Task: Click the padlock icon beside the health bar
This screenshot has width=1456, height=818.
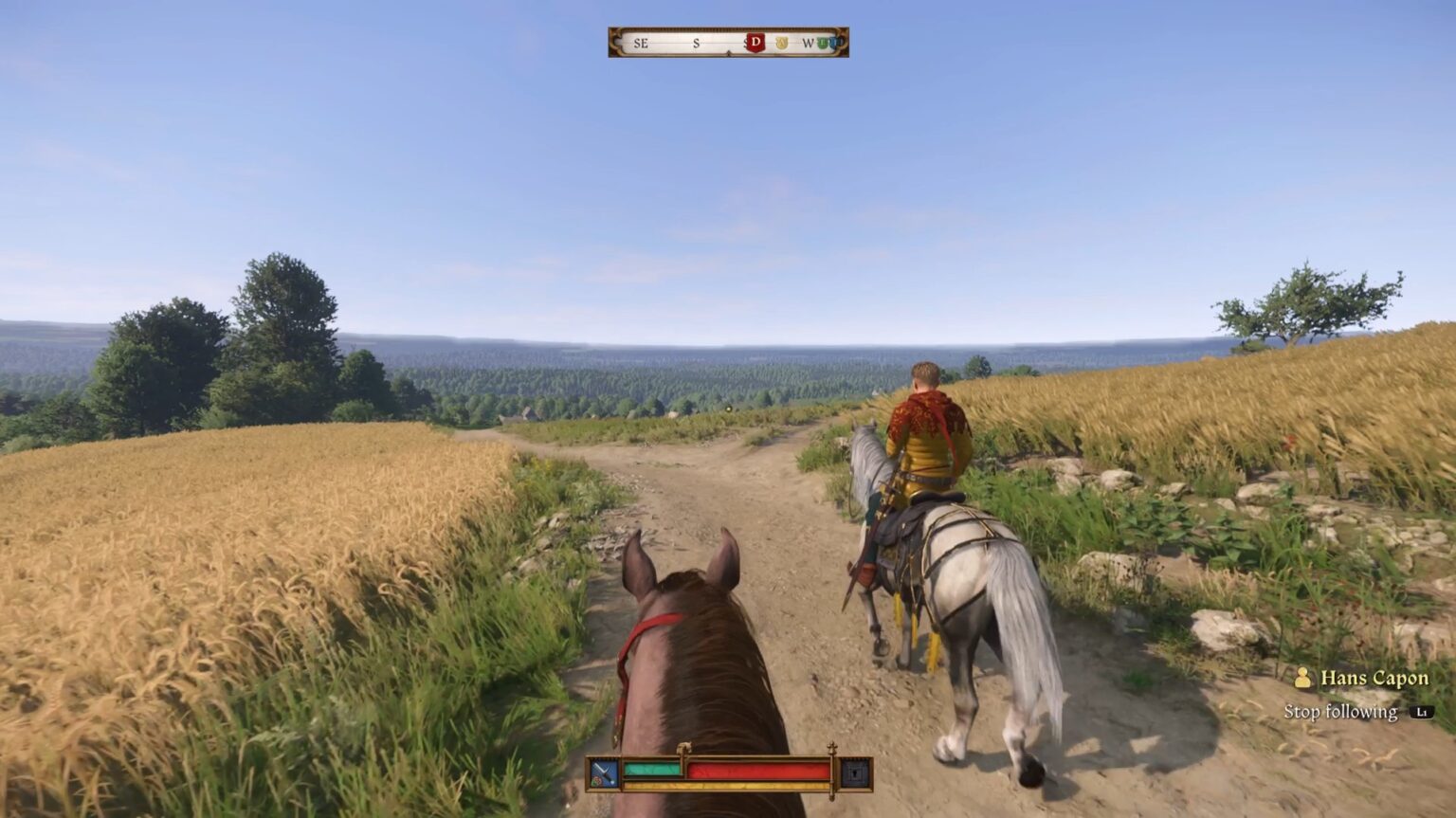Action: click(854, 773)
